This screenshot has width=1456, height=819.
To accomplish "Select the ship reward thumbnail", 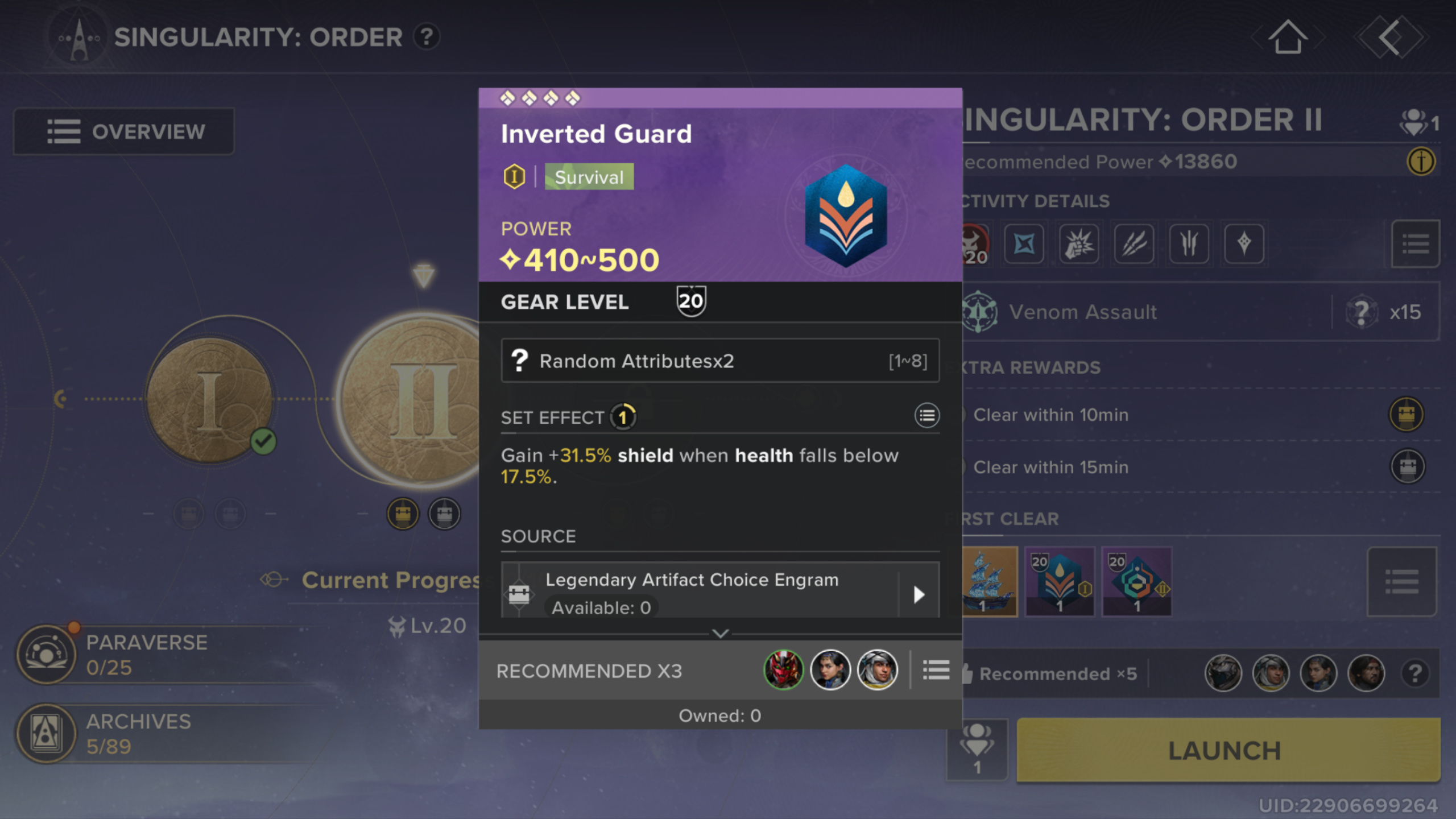I will [x=990, y=581].
